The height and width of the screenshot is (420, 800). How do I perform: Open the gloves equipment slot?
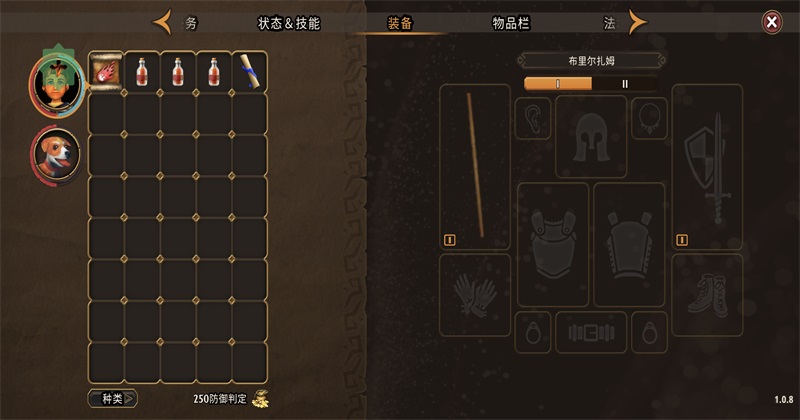pos(474,294)
